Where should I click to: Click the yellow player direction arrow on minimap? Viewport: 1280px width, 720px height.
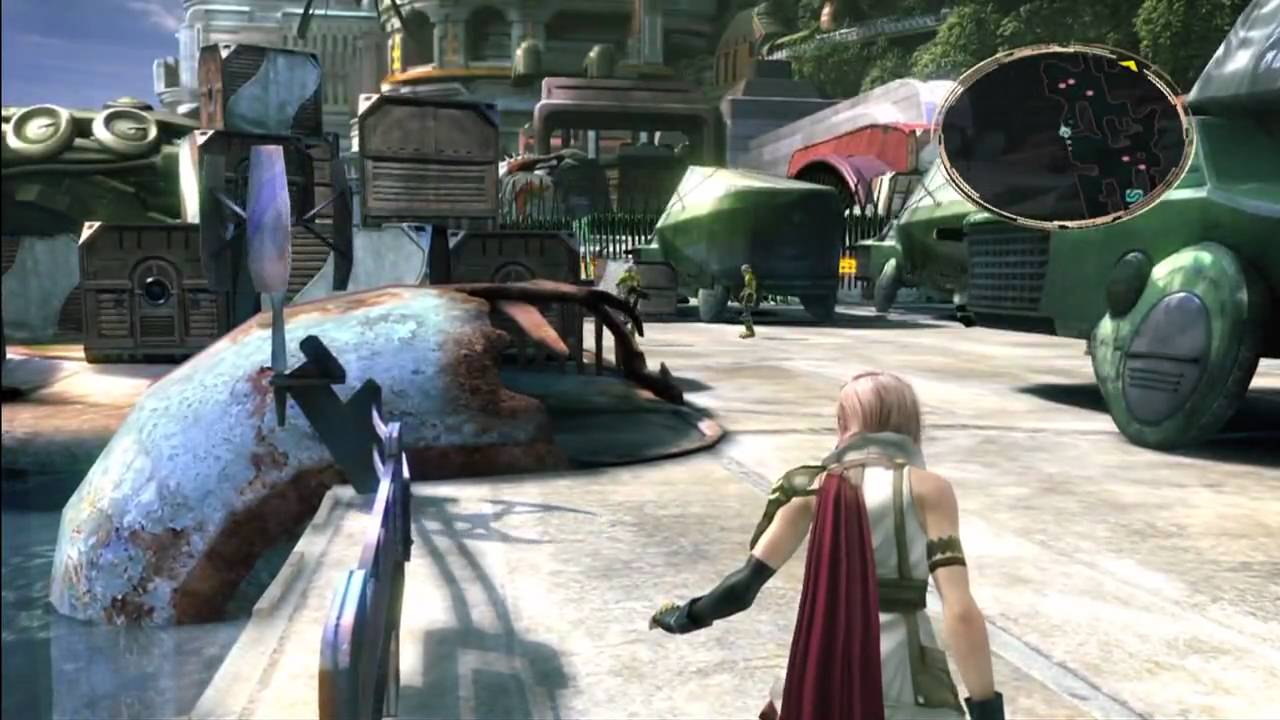pos(1128,65)
